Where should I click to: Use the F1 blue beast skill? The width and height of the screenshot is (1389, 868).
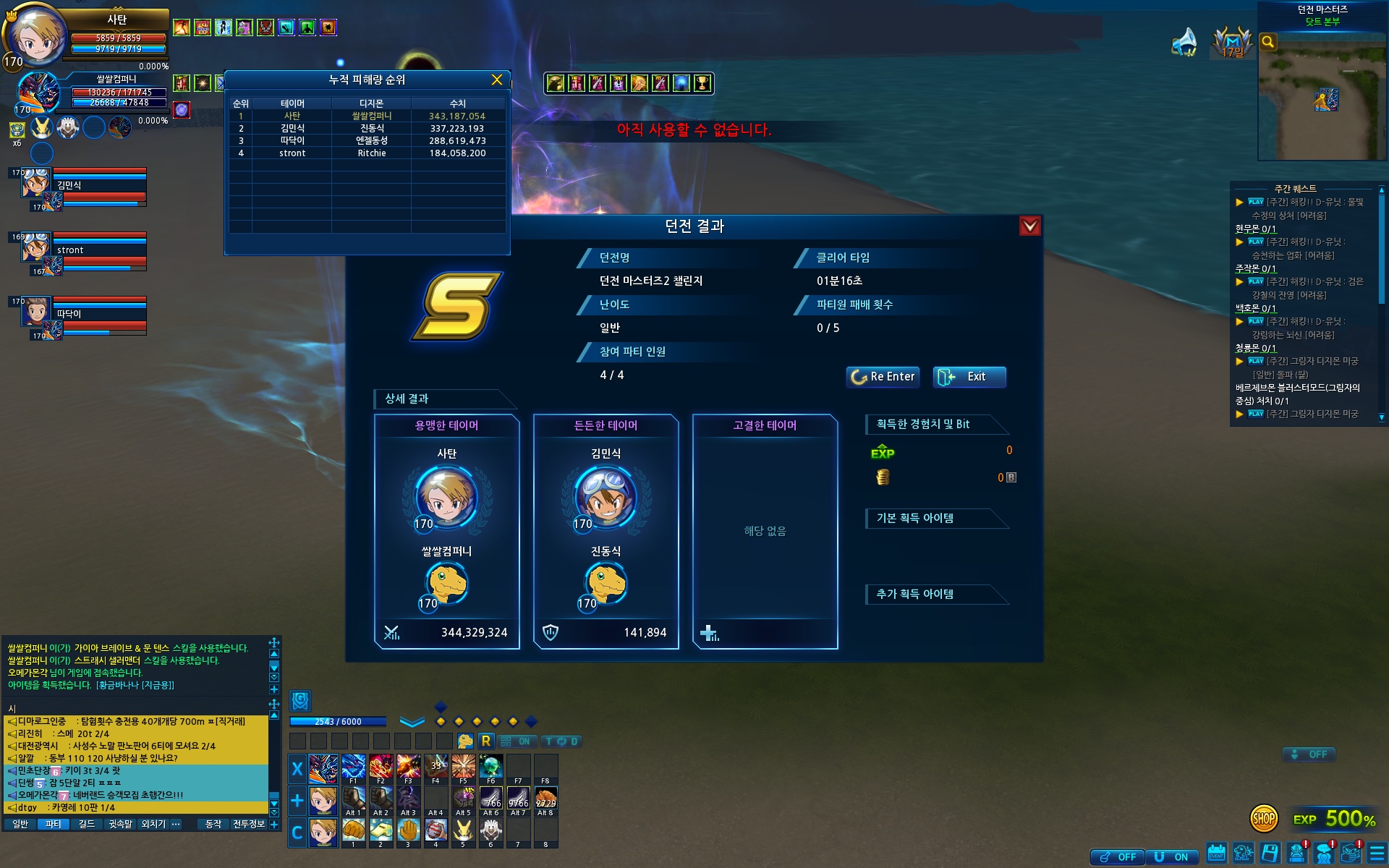tap(353, 766)
